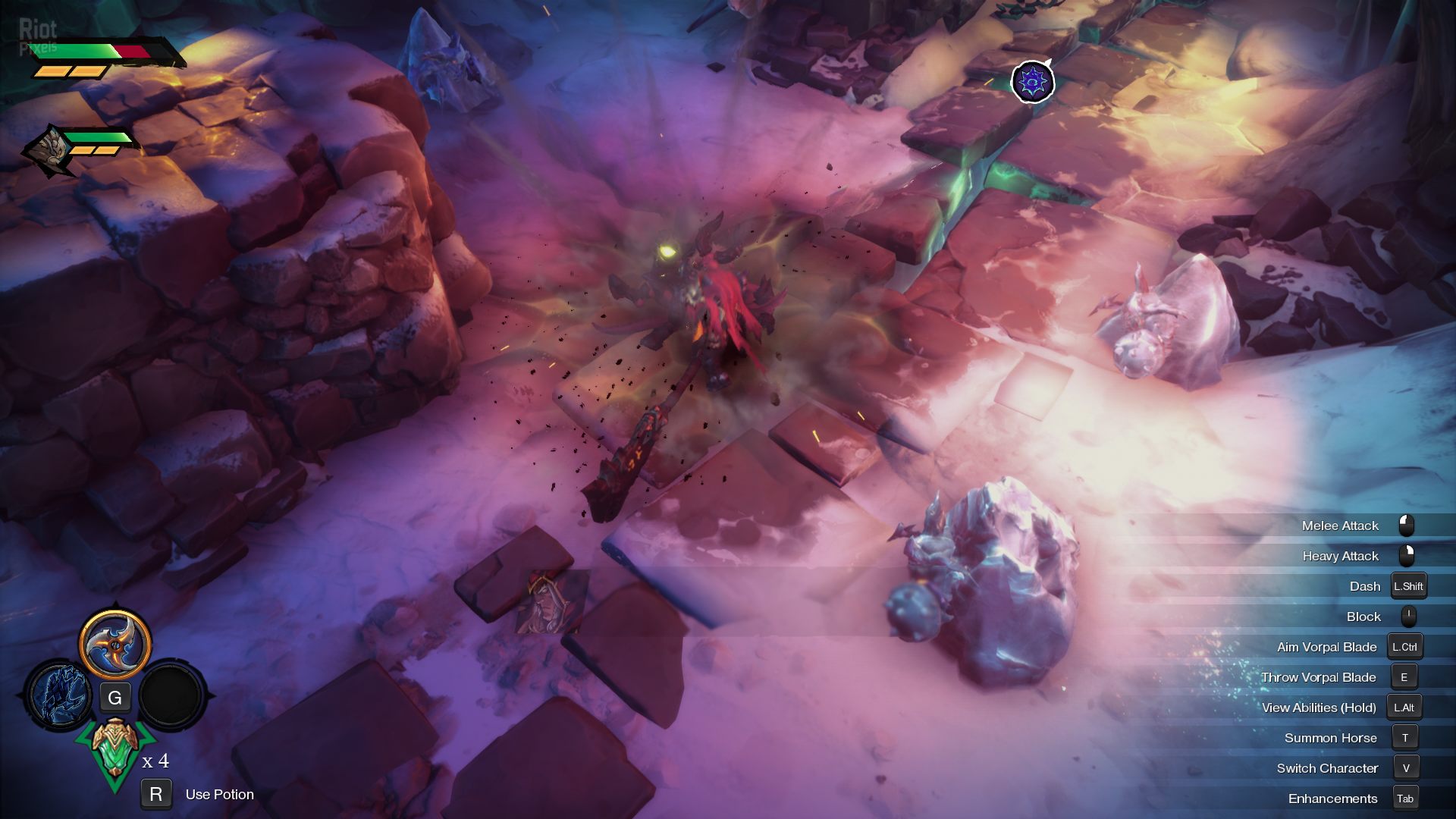
Task: Select the purple spiked objective marker
Action: coord(1032,81)
